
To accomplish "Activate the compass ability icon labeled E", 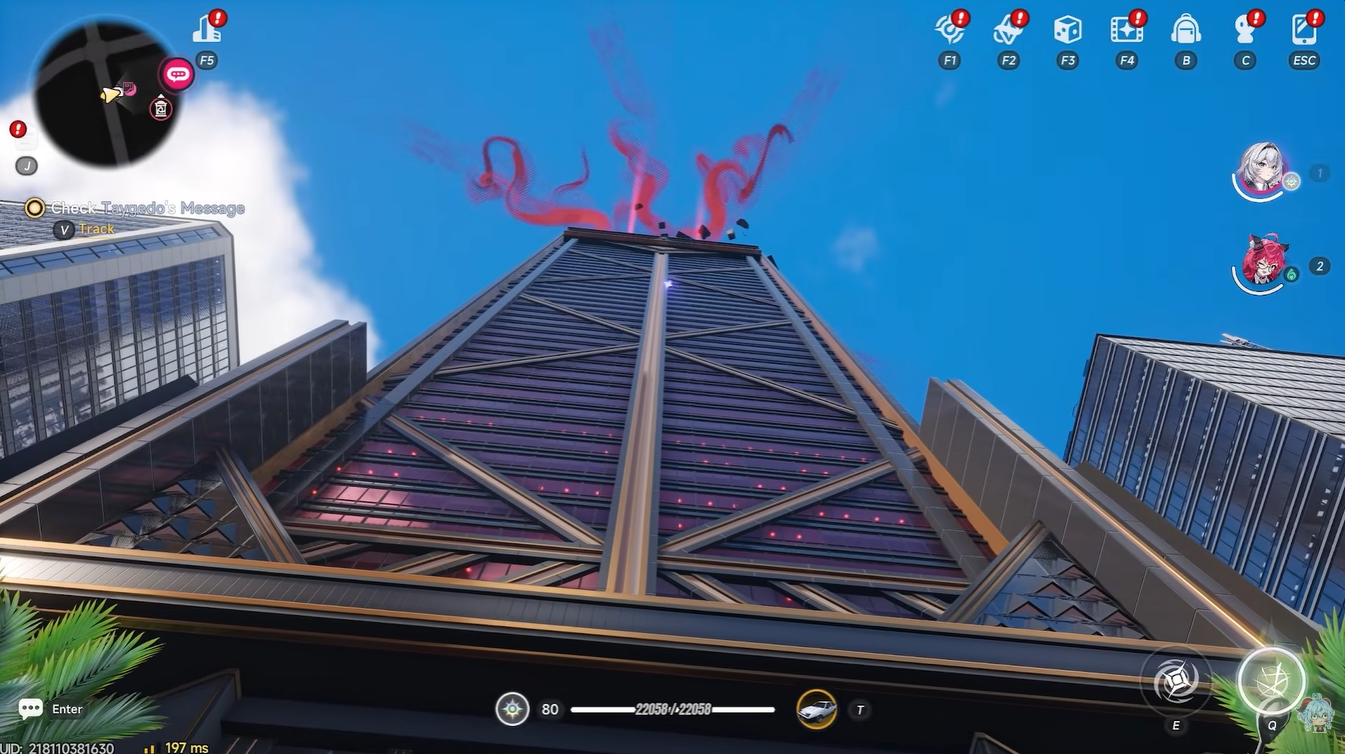I will coord(1174,678).
